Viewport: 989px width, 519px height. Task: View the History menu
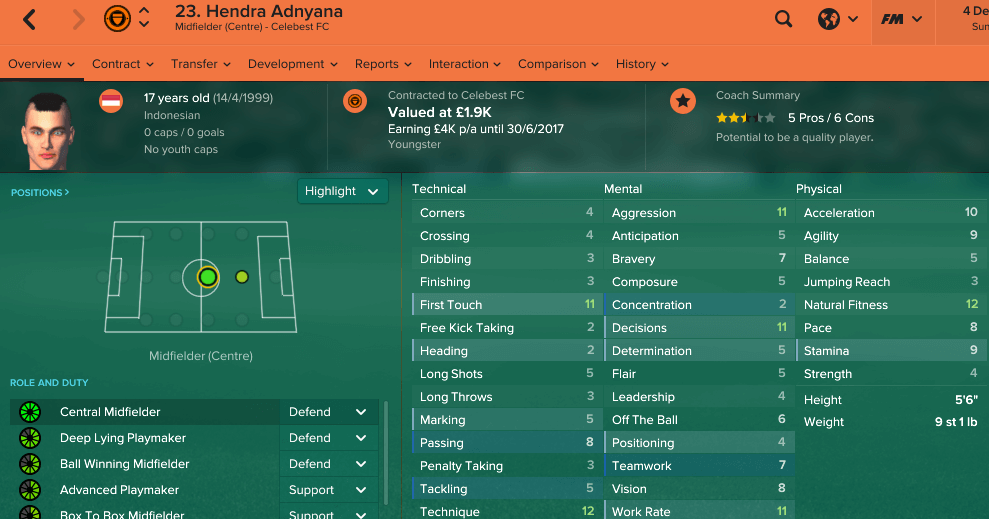(x=641, y=64)
